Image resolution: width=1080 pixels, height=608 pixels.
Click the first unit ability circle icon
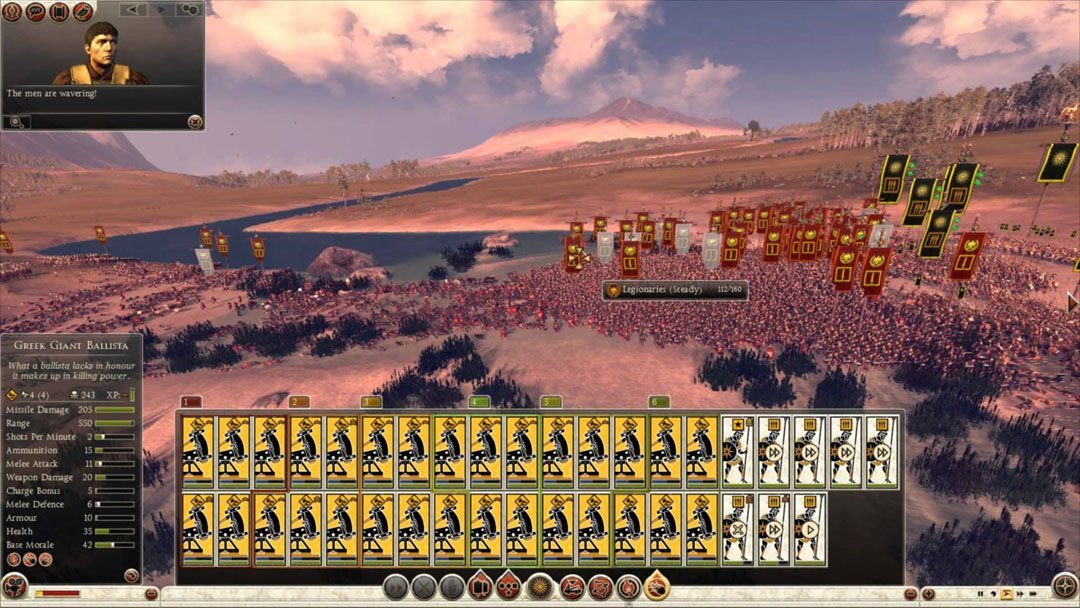[13, 560]
